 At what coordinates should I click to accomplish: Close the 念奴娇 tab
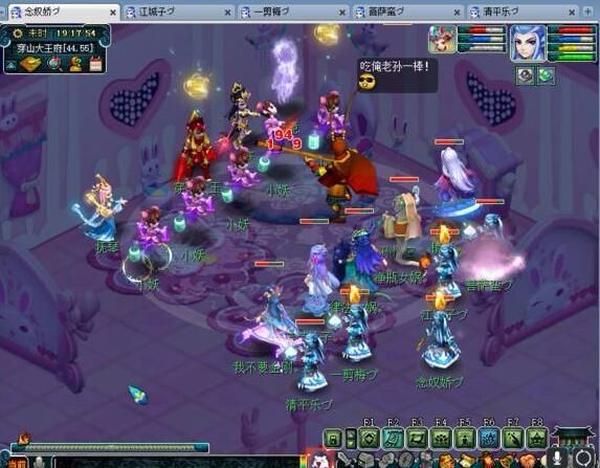click(113, 11)
